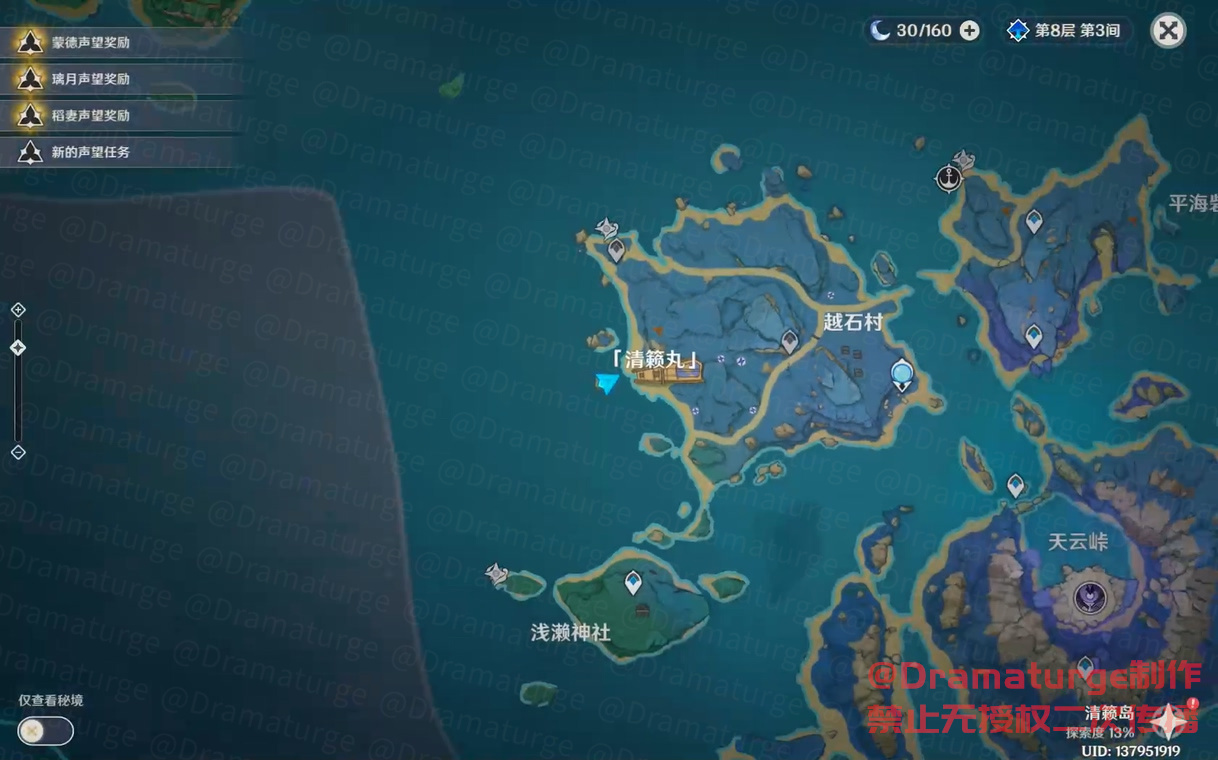This screenshot has width=1218, height=760.
Task: Select the purple domain marker at 天云峠
Action: [1089, 598]
